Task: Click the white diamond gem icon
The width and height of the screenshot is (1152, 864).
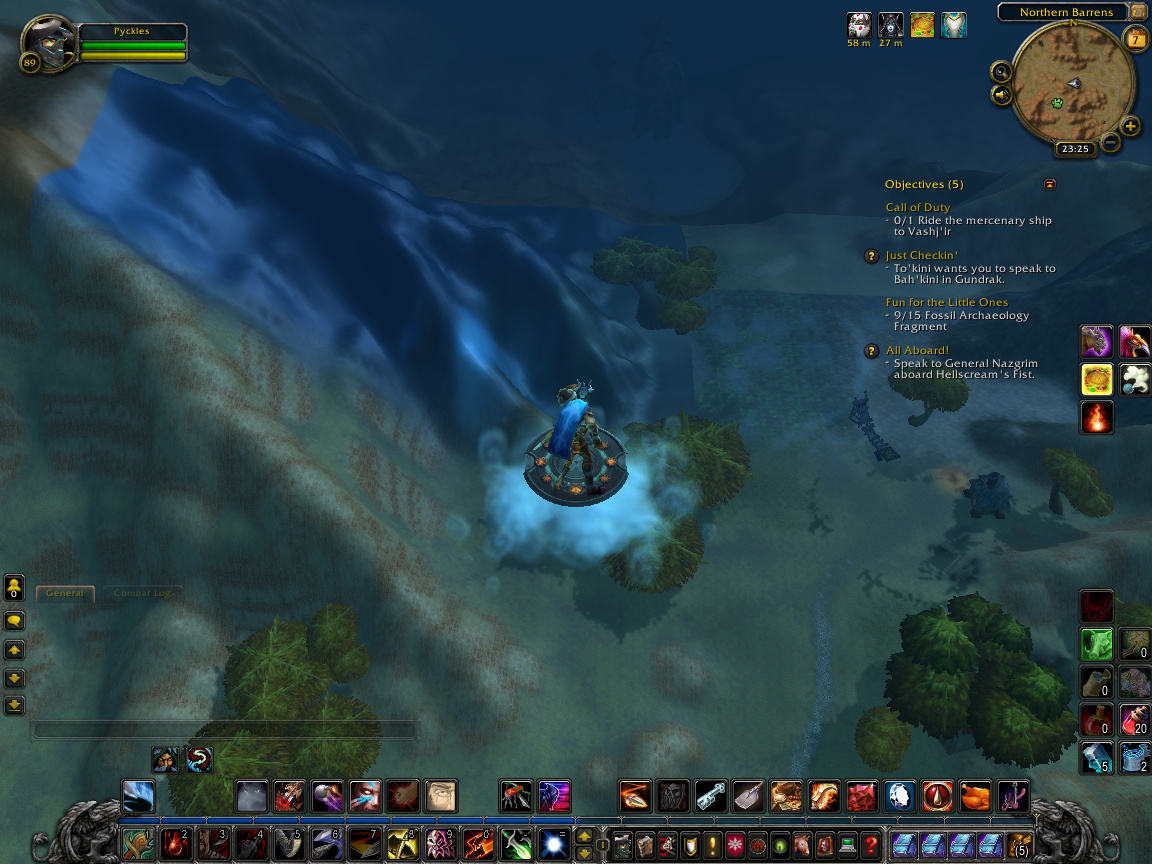Action: point(899,796)
